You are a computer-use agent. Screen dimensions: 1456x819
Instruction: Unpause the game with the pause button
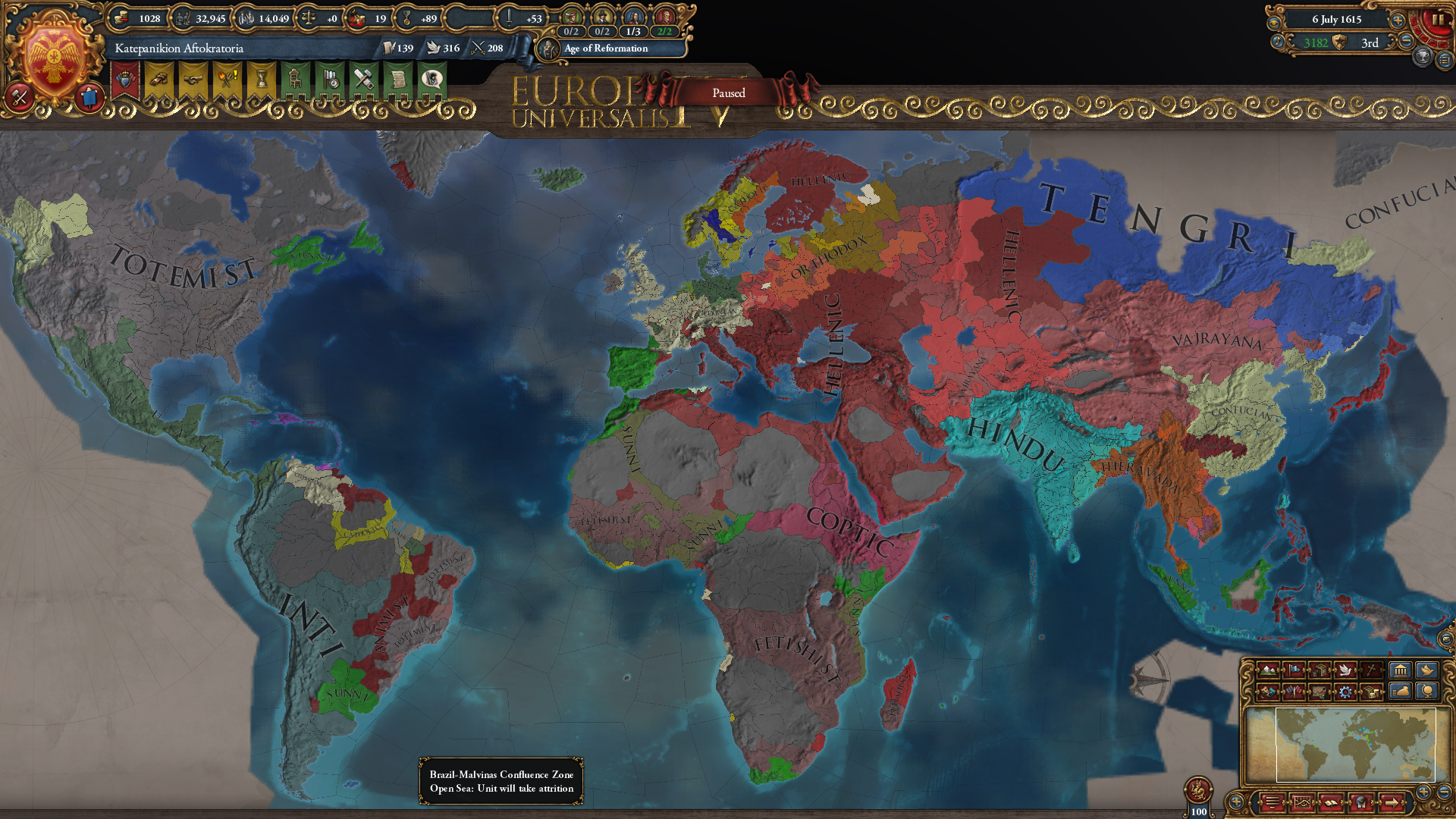pyautogui.click(x=1438, y=20)
